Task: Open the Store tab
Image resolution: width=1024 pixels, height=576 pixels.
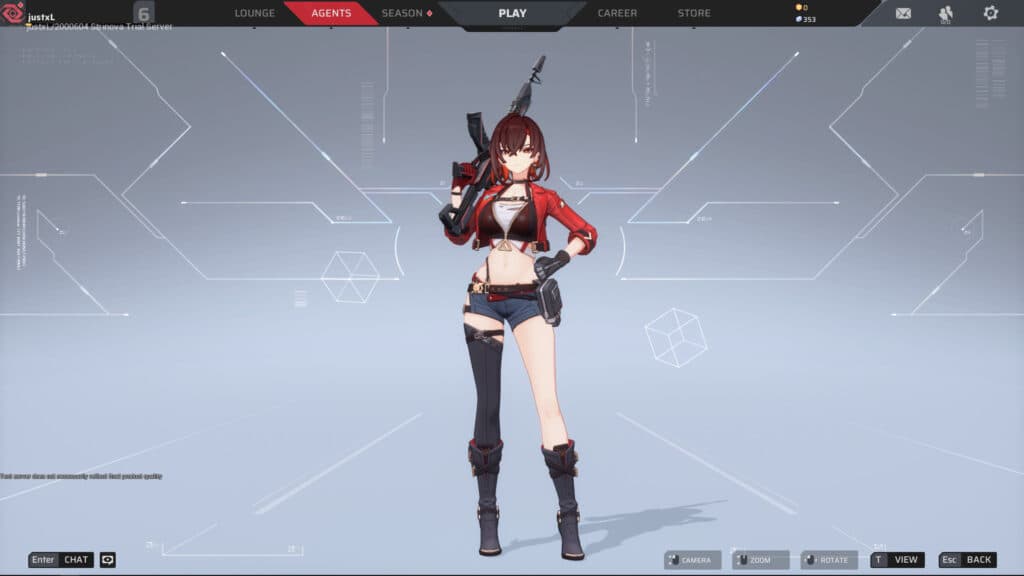Action: [x=694, y=13]
